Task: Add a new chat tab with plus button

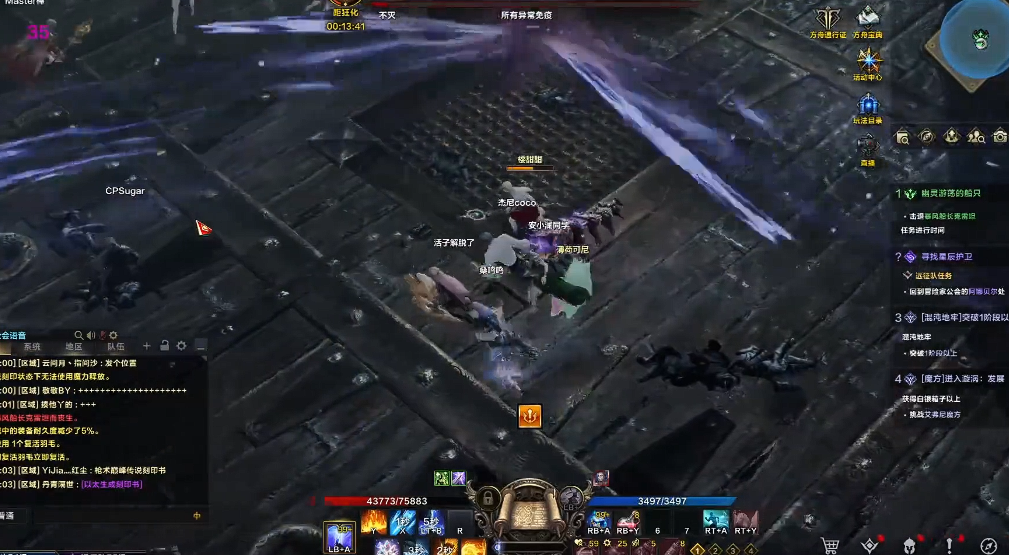Action: click(x=147, y=346)
